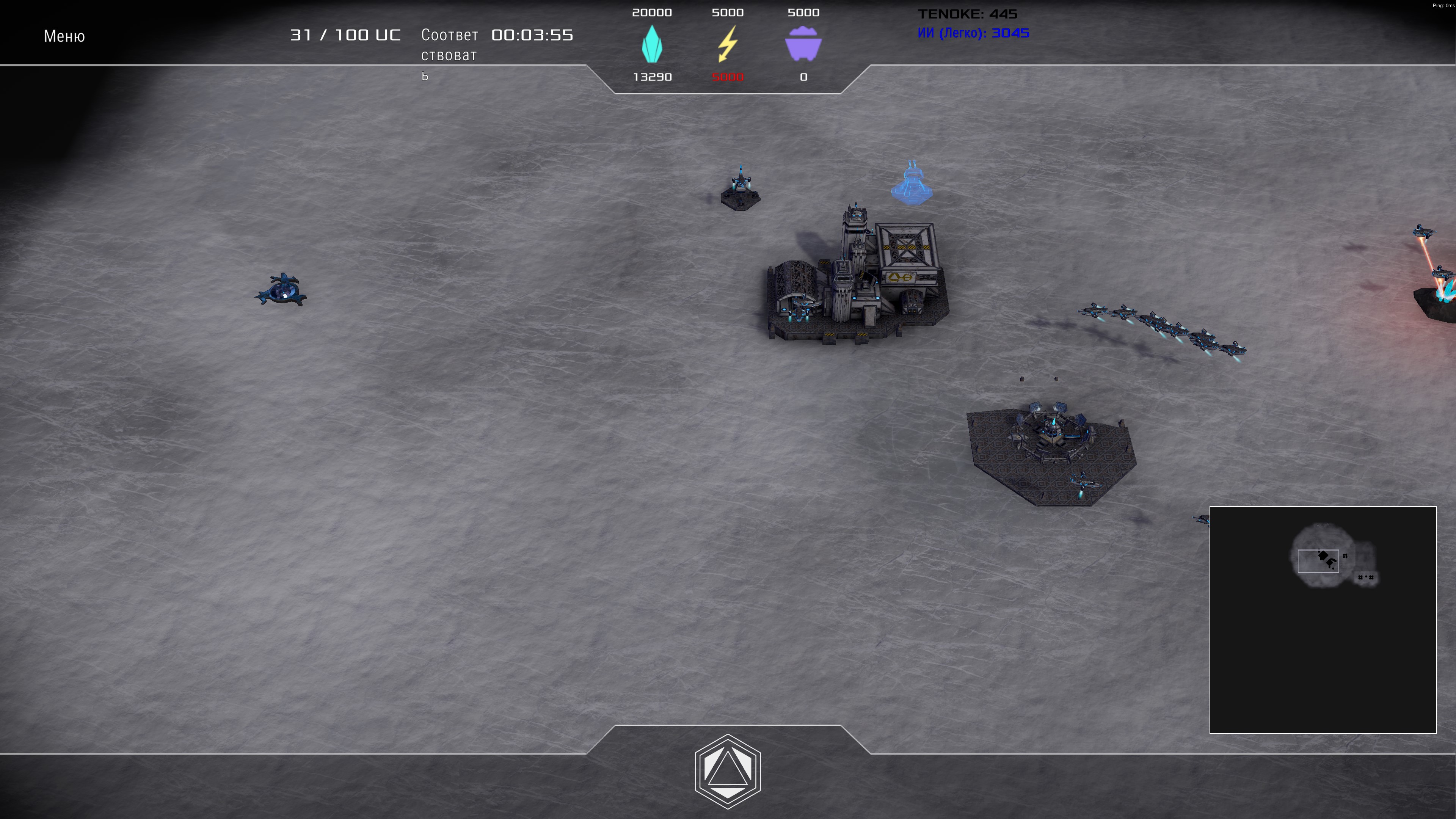Click the minimap panel
This screenshot has height=819, width=1456.
pyautogui.click(x=1323, y=620)
